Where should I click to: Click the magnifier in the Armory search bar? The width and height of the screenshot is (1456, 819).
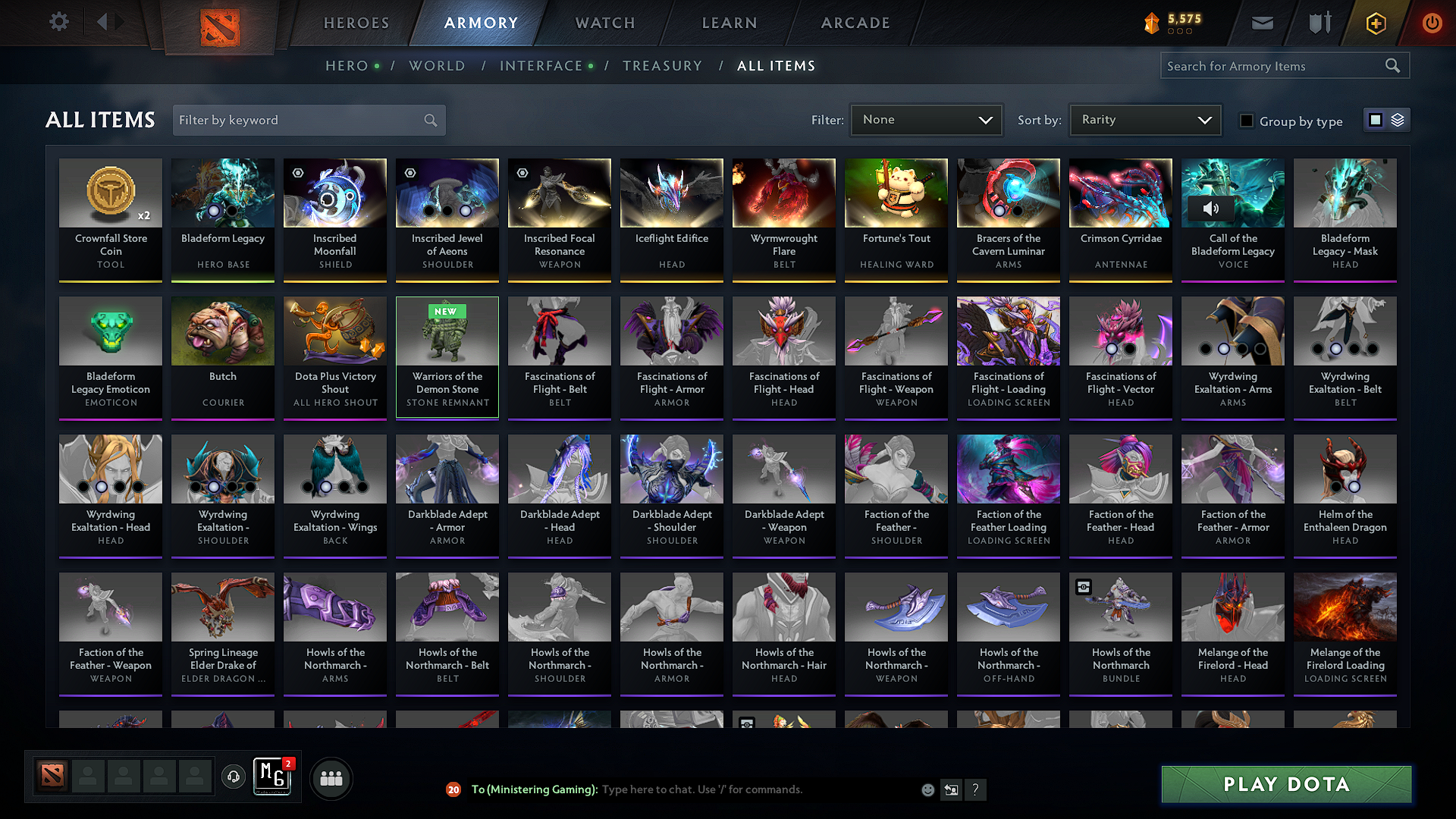[1392, 65]
